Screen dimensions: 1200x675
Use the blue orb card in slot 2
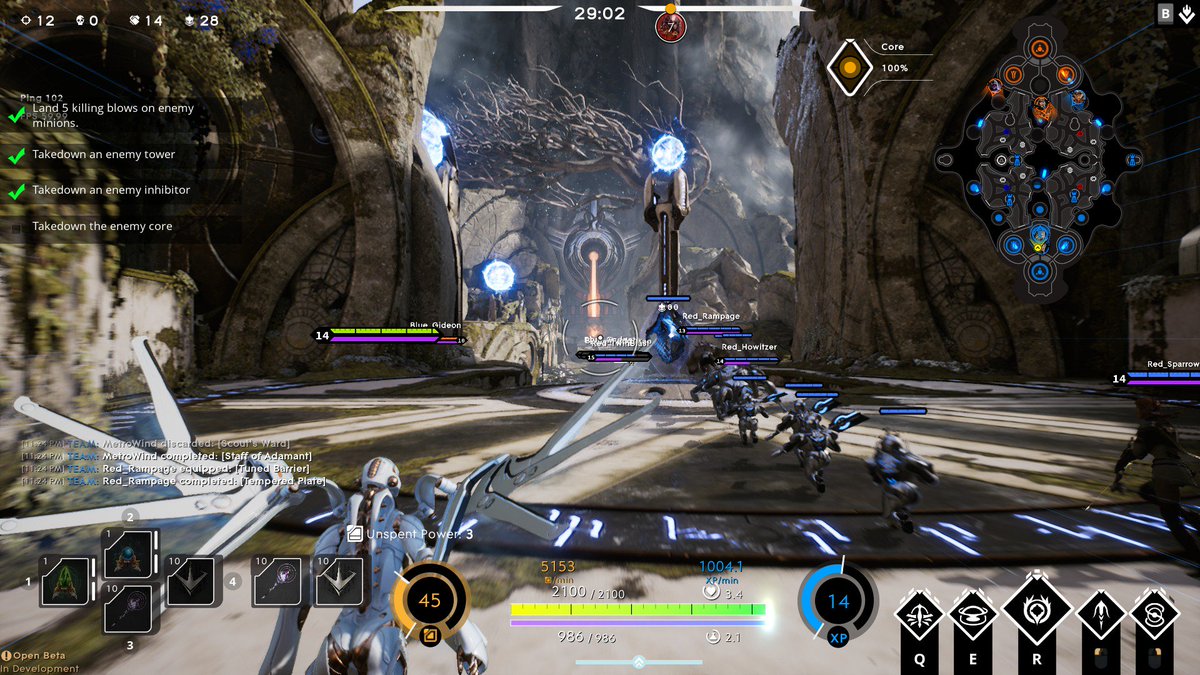(129, 554)
